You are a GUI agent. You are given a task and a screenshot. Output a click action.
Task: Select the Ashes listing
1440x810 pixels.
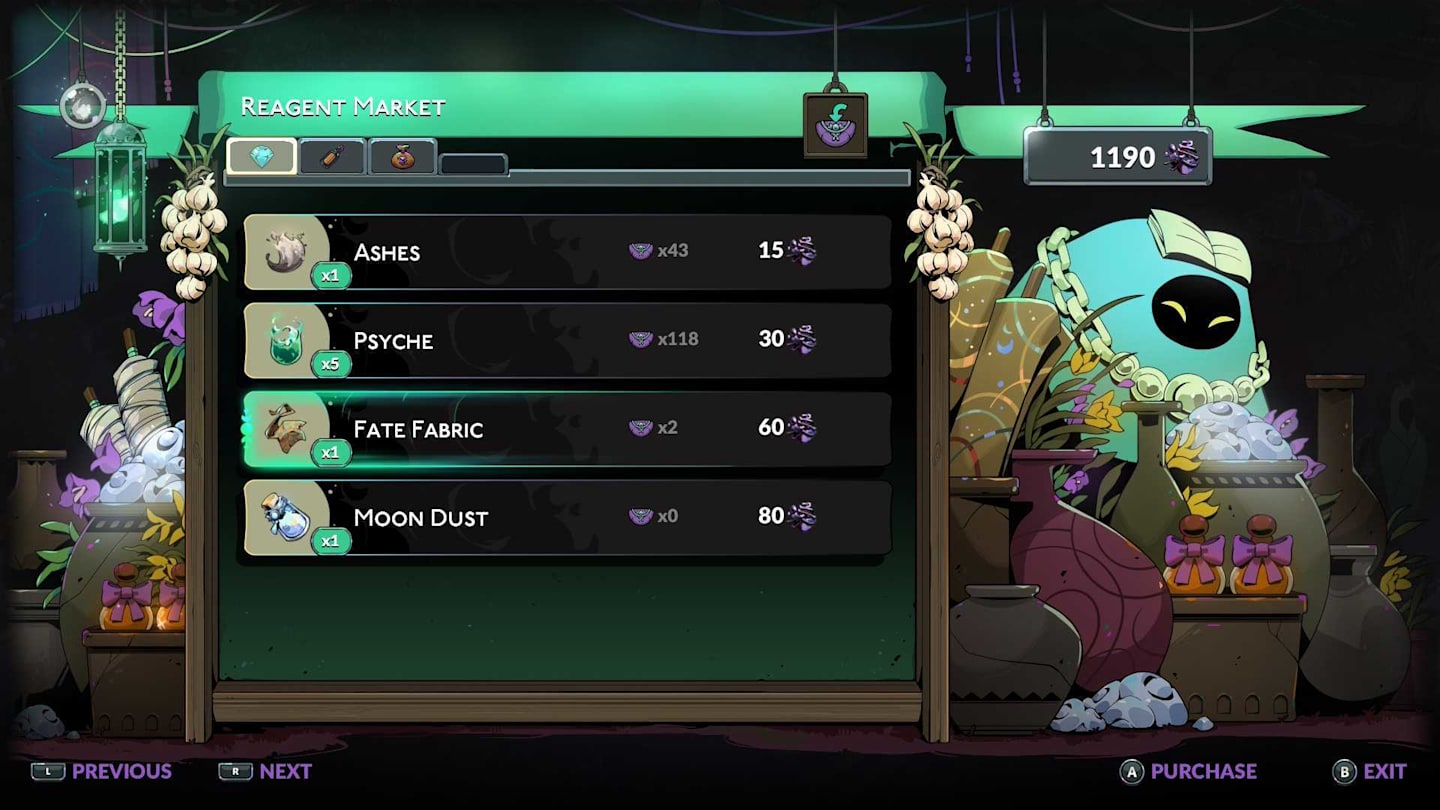click(x=567, y=251)
